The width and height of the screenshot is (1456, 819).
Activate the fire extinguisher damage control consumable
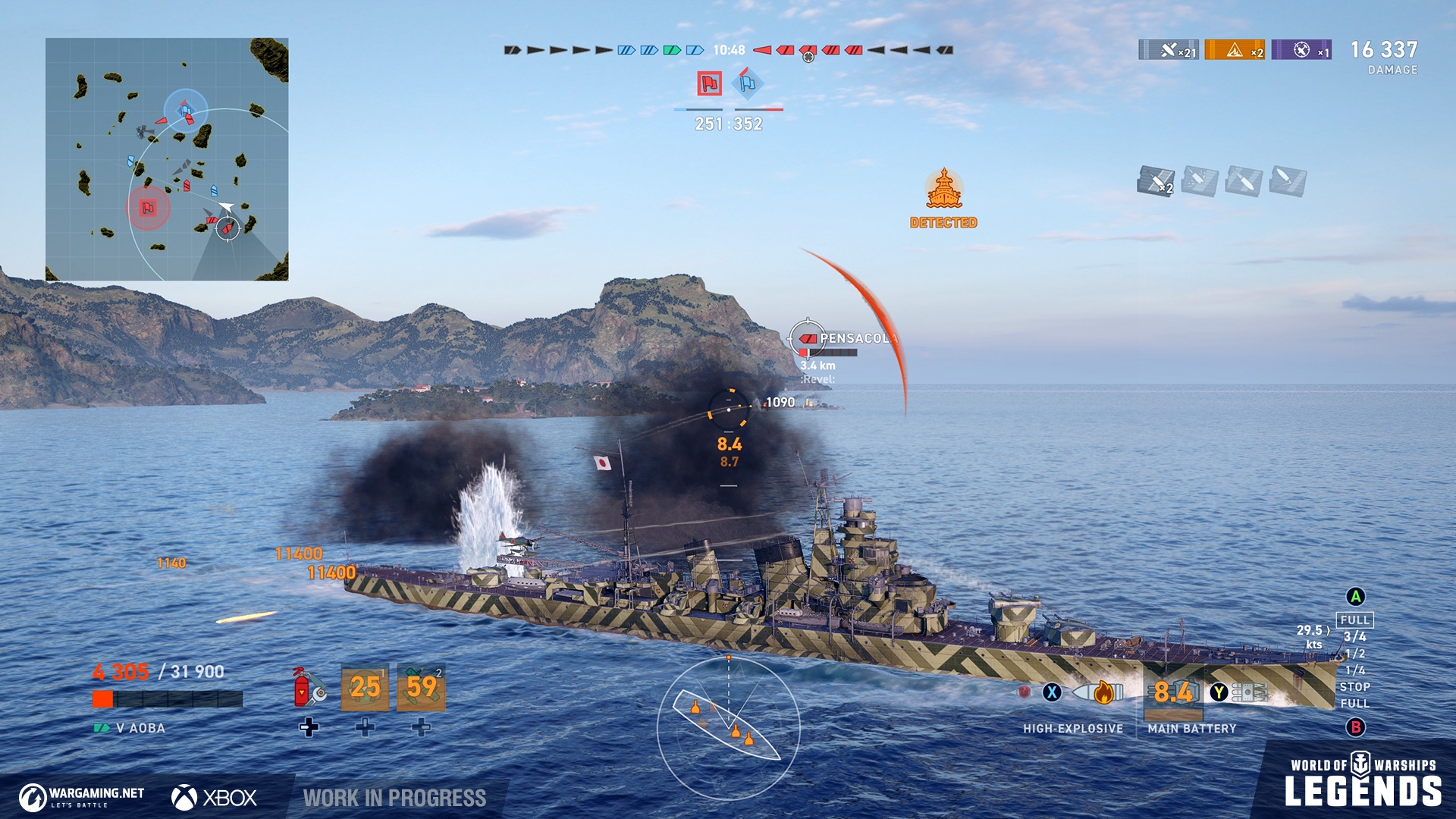click(x=309, y=687)
